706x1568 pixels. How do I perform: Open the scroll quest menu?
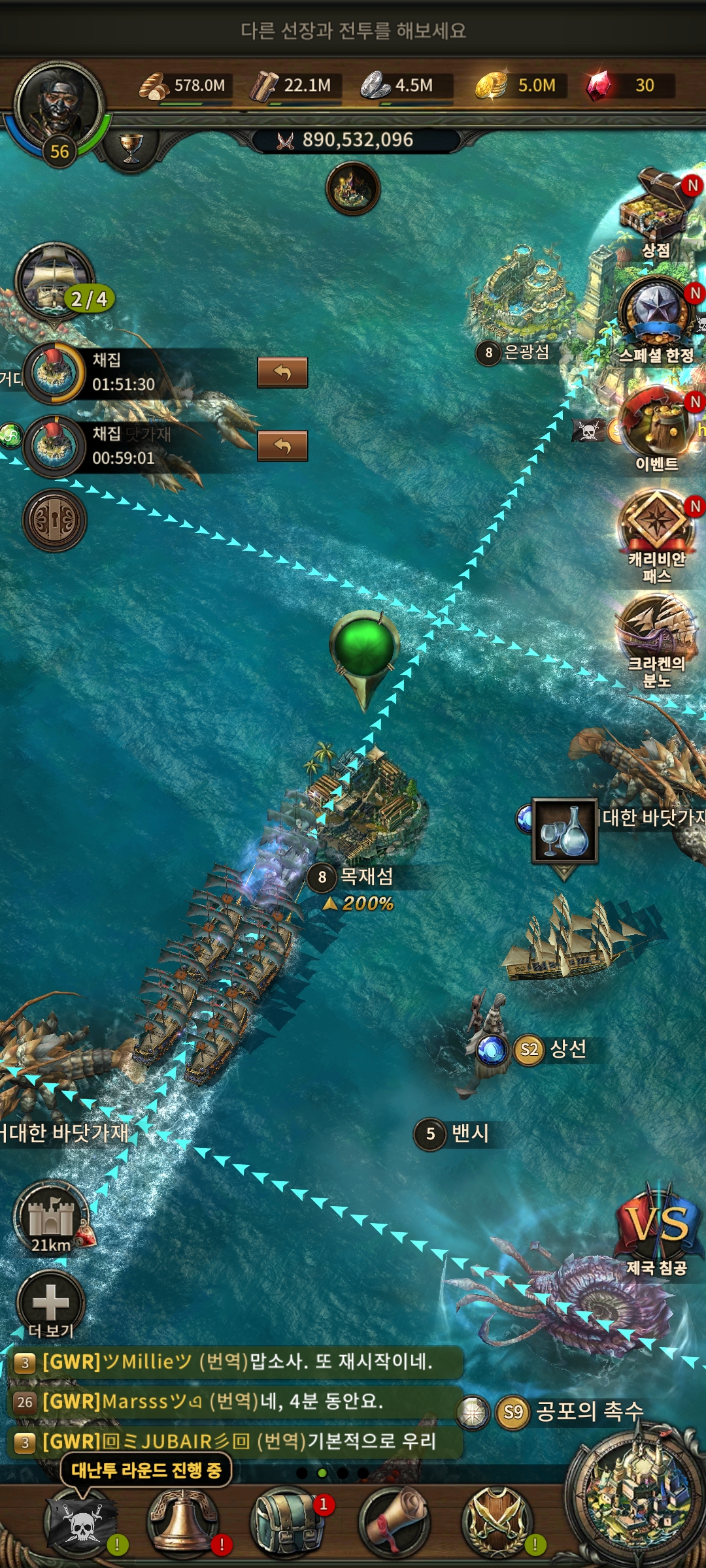click(394, 1522)
